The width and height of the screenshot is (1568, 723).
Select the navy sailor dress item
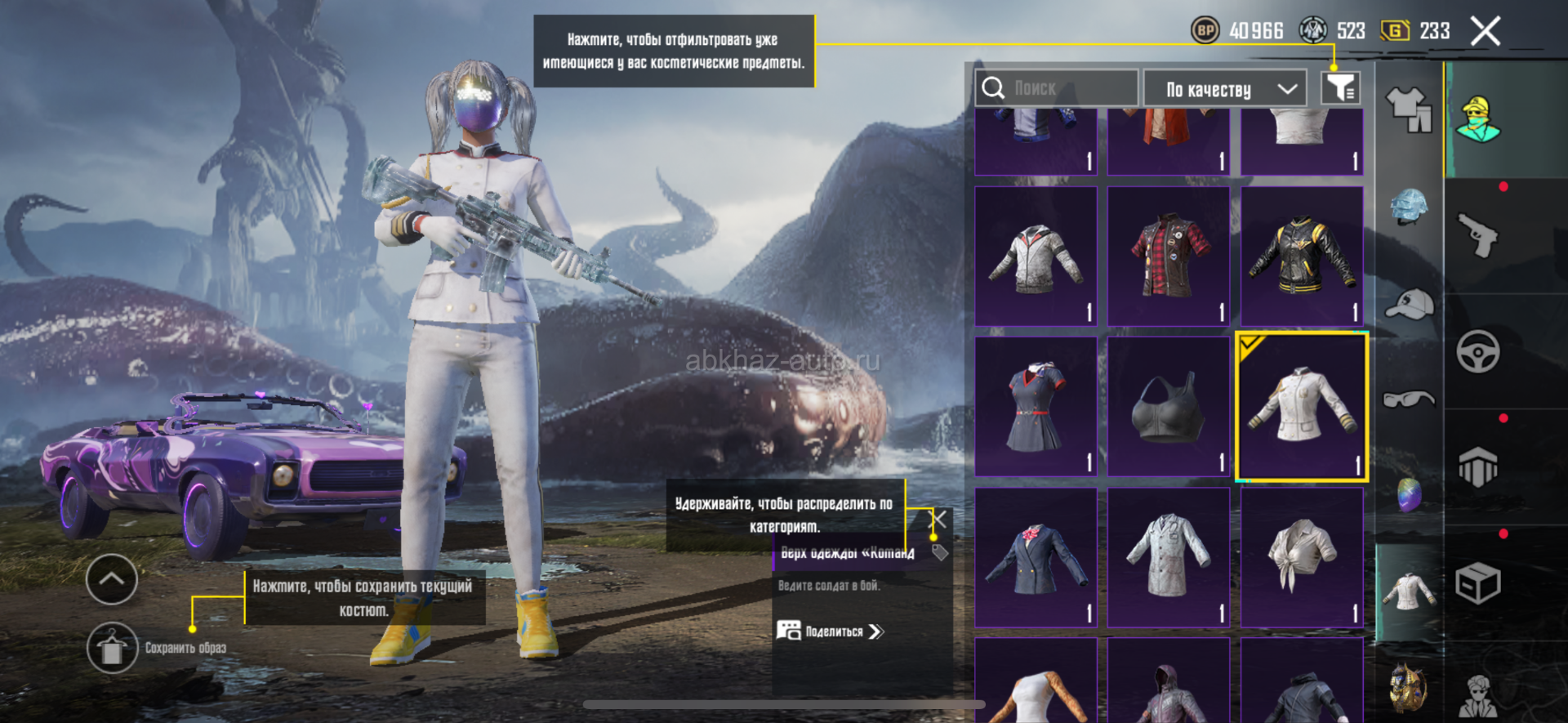pyautogui.click(x=1036, y=407)
